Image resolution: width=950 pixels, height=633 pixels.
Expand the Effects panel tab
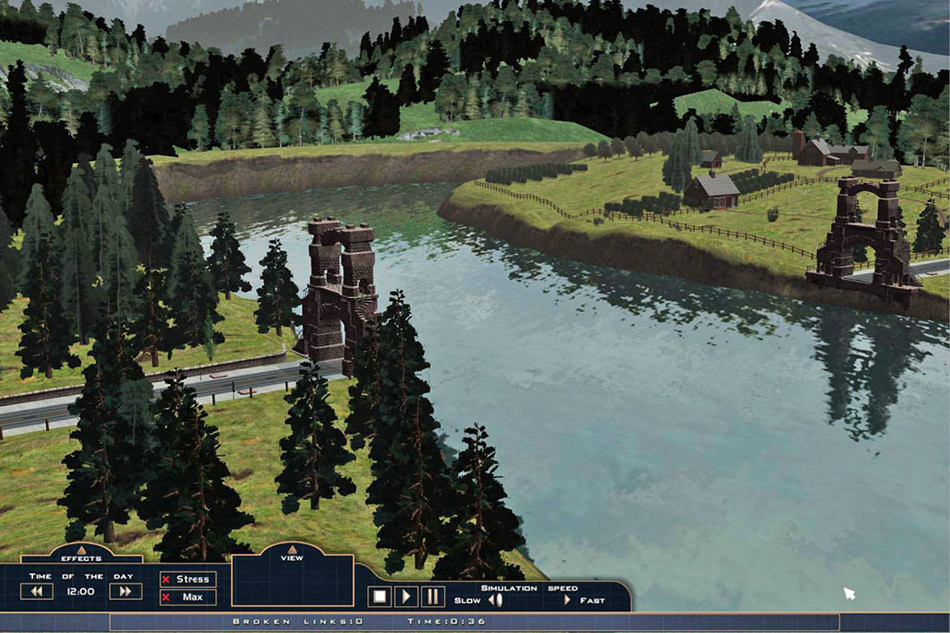tap(81, 551)
